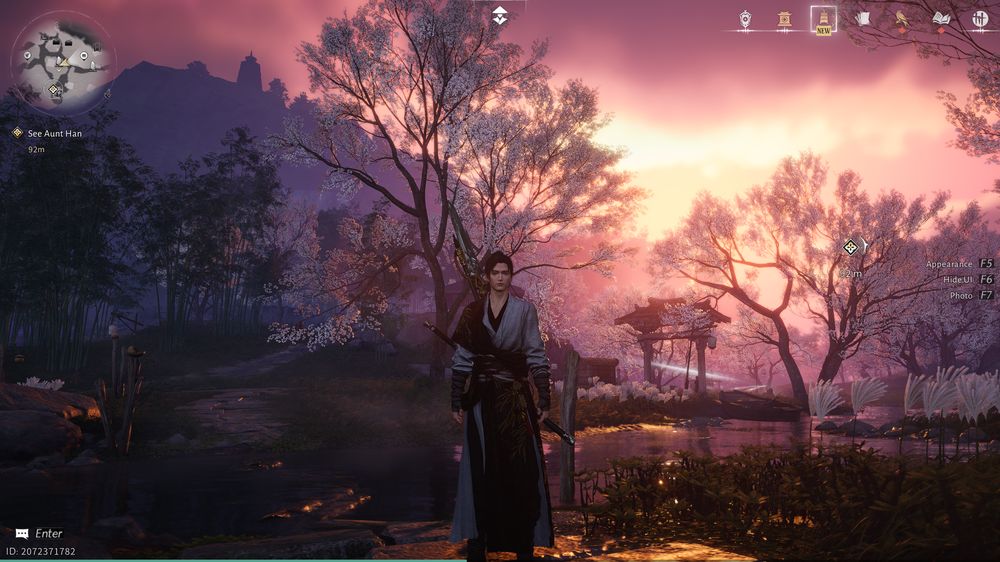
Task: Open the round white icon at far right
Action: tap(980, 18)
